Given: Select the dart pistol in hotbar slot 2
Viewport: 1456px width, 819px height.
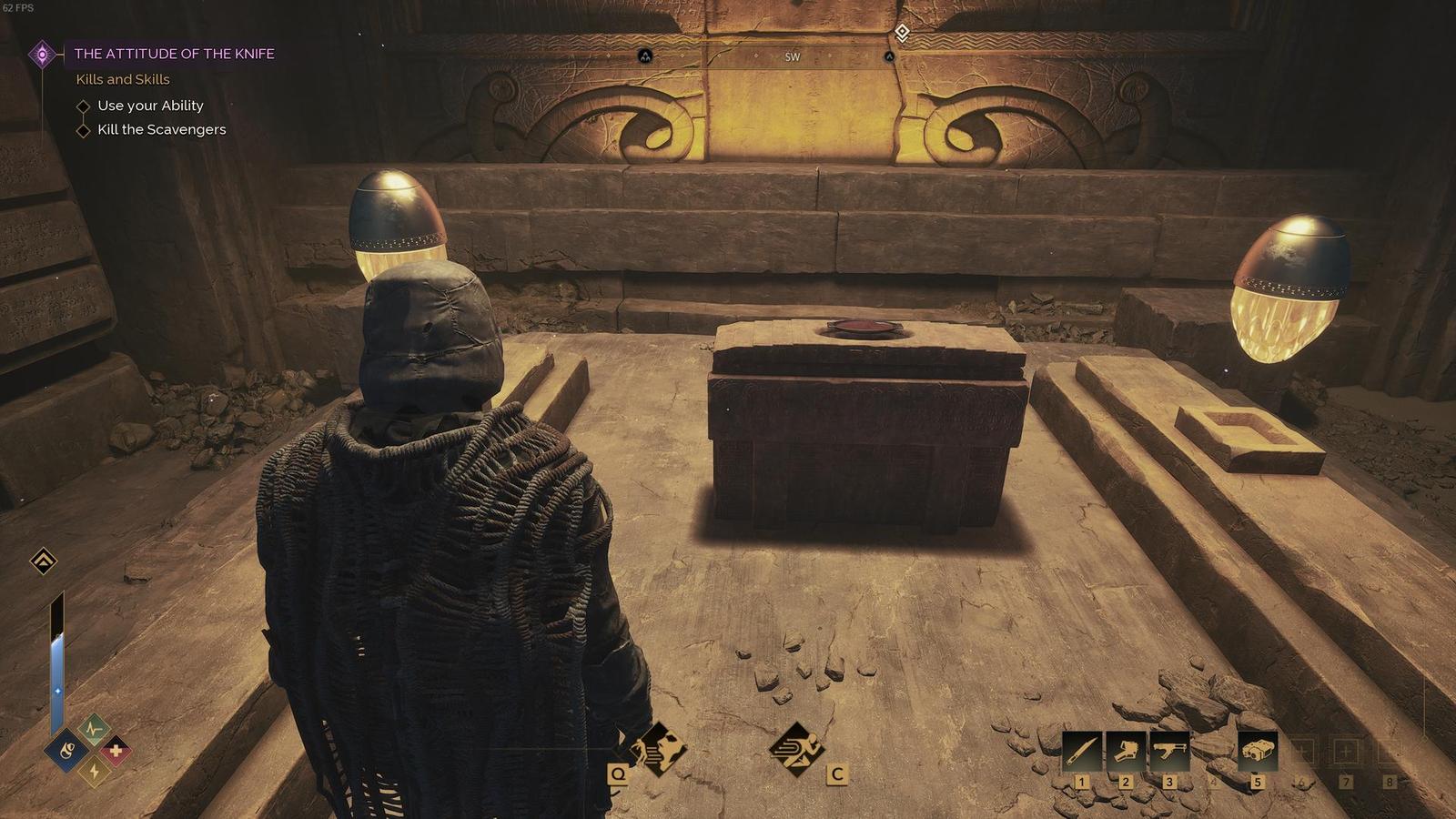Looking at the screenshot, I should click(1127, 751).
